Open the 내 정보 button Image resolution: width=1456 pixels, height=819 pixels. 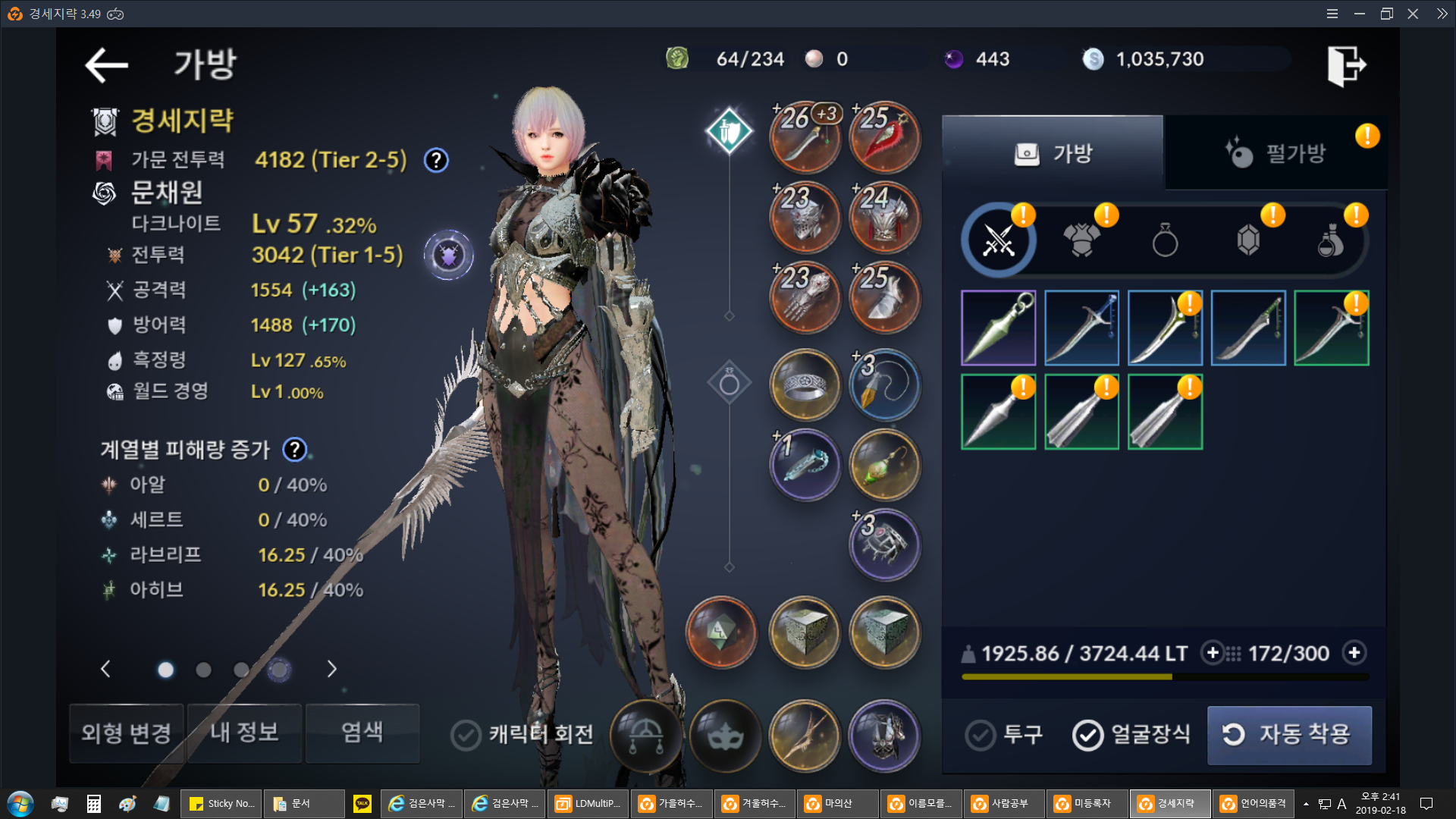click(x=244, y=733)
